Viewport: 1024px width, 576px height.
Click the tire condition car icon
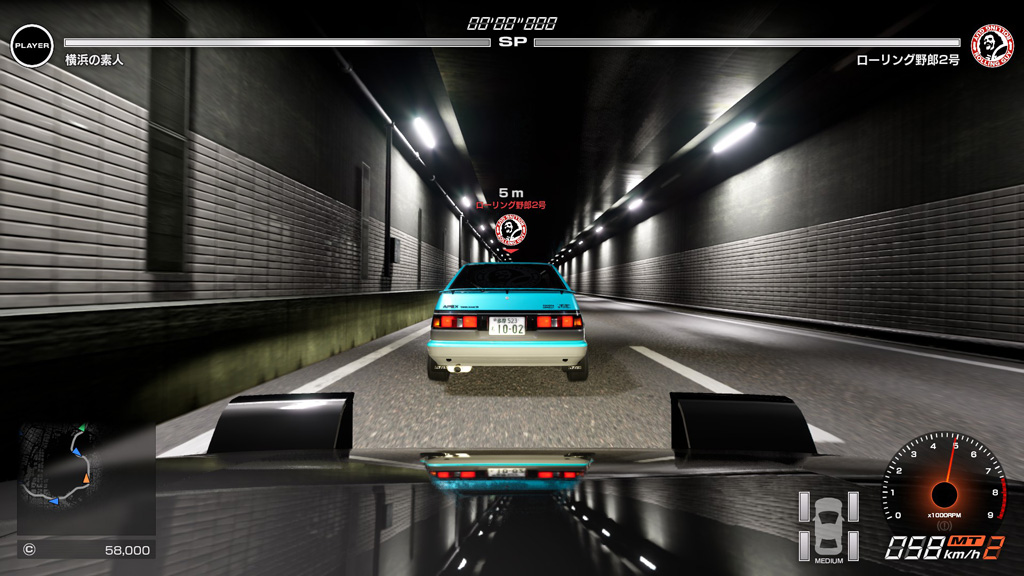tap(828, 524)
